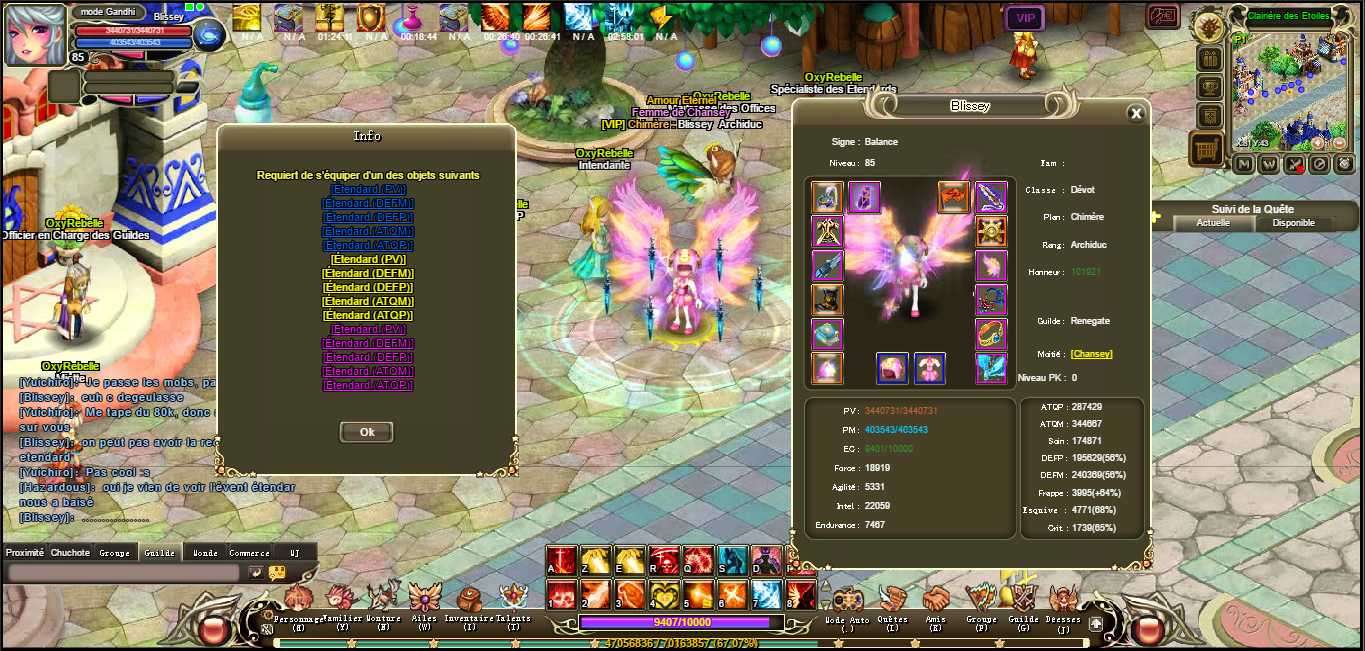Screen dimensions: 1365x651
Task: Open the trophy achievements icon
Action: 1210,88
